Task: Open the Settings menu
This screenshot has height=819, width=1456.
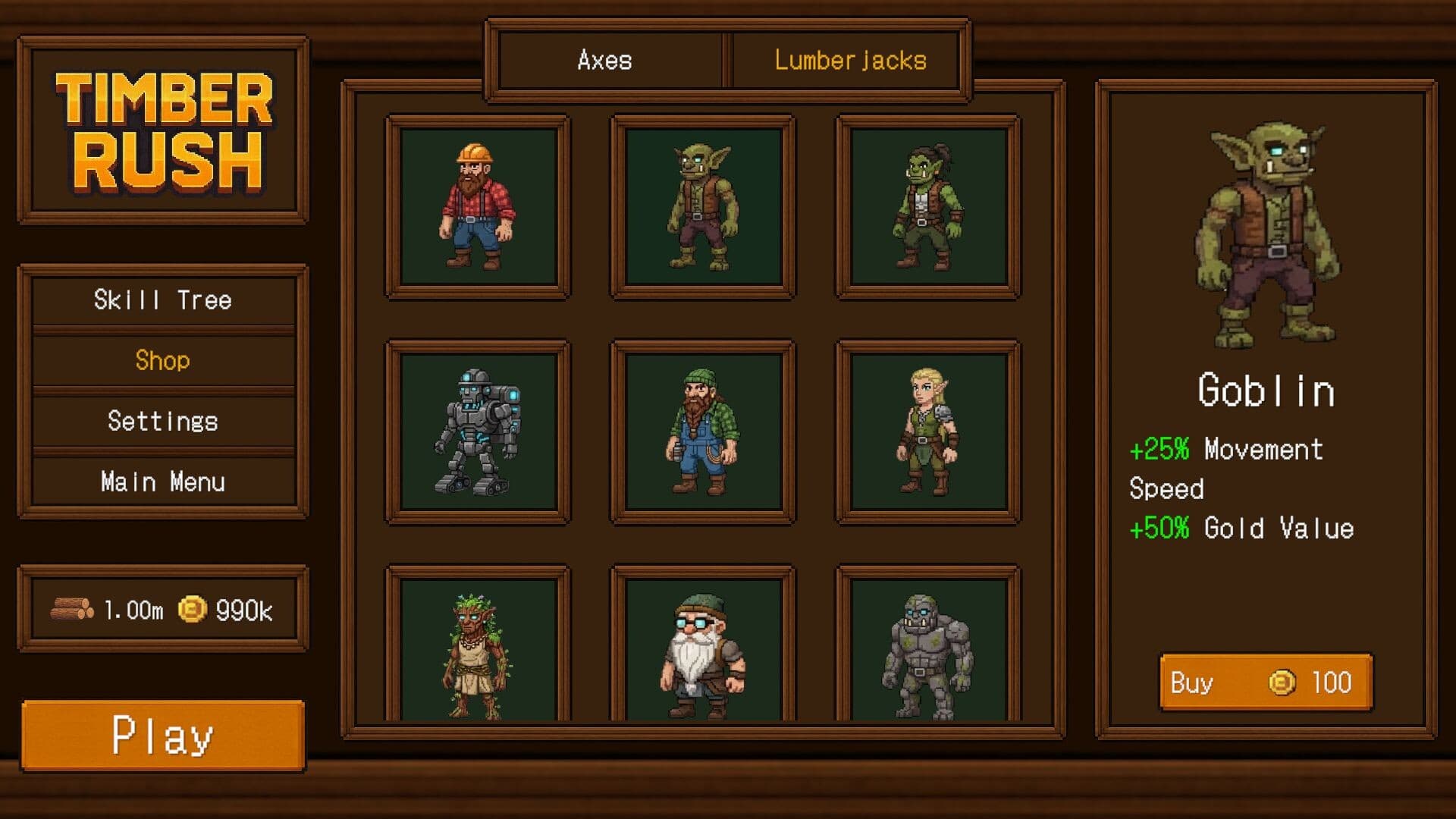Action: (x=163, y=421)
